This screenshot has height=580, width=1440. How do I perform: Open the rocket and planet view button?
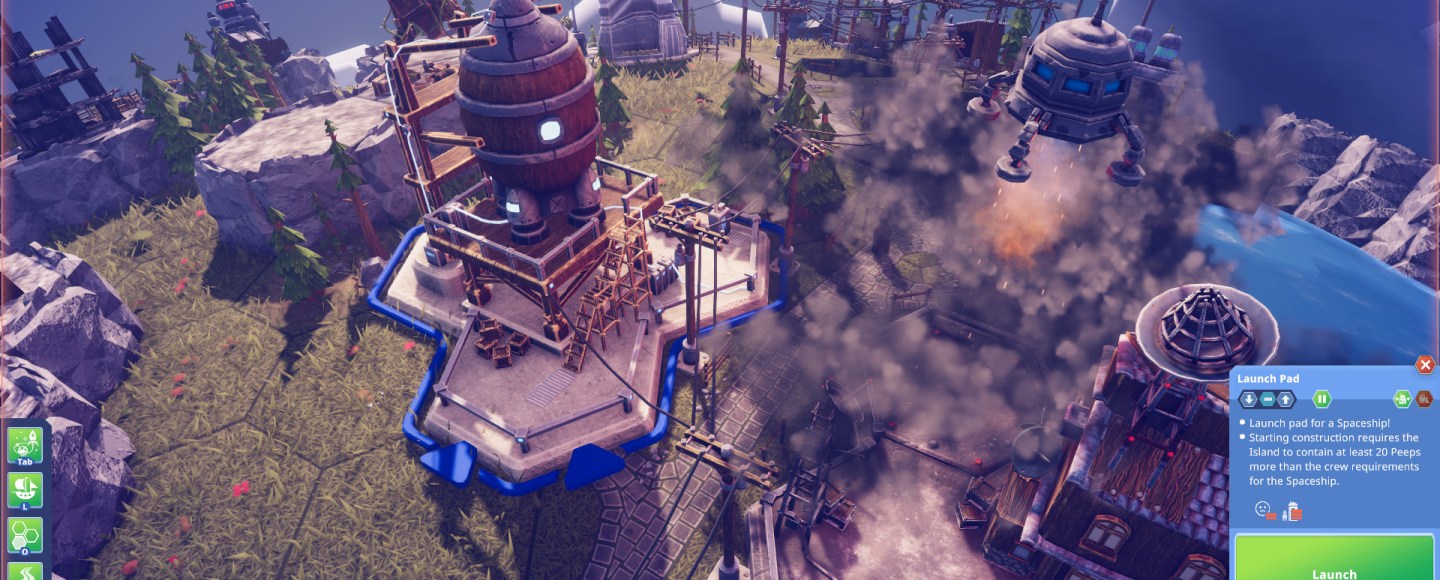coord(25,446)
